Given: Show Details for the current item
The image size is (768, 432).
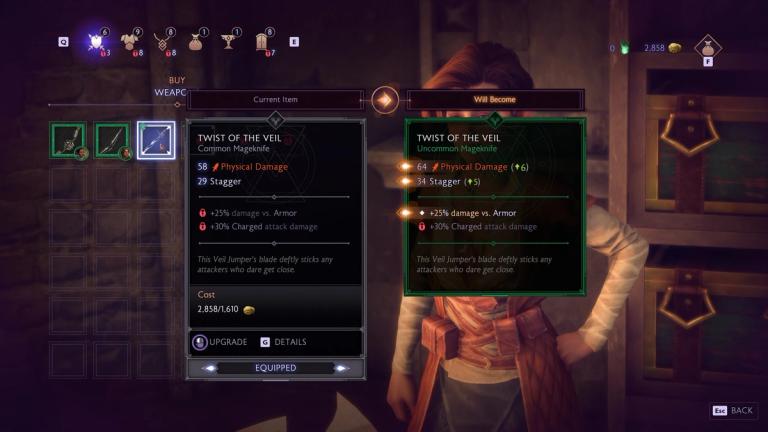Looking at the screenshot, I should (285, 342).
